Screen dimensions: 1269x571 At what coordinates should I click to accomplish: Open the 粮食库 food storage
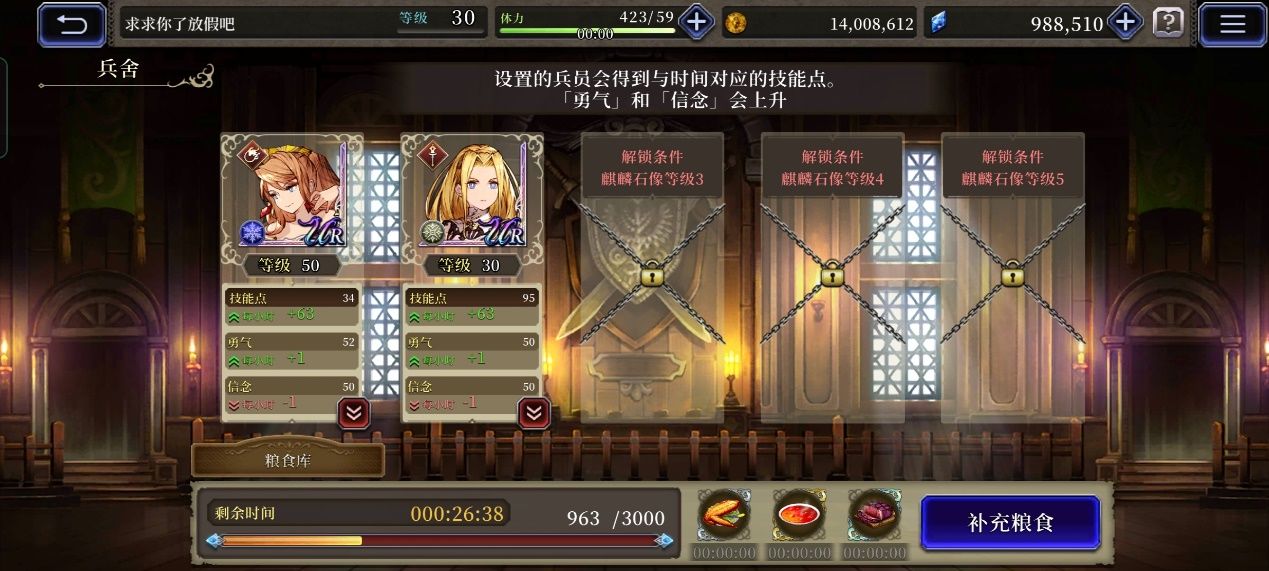click(x=288, y=460)
